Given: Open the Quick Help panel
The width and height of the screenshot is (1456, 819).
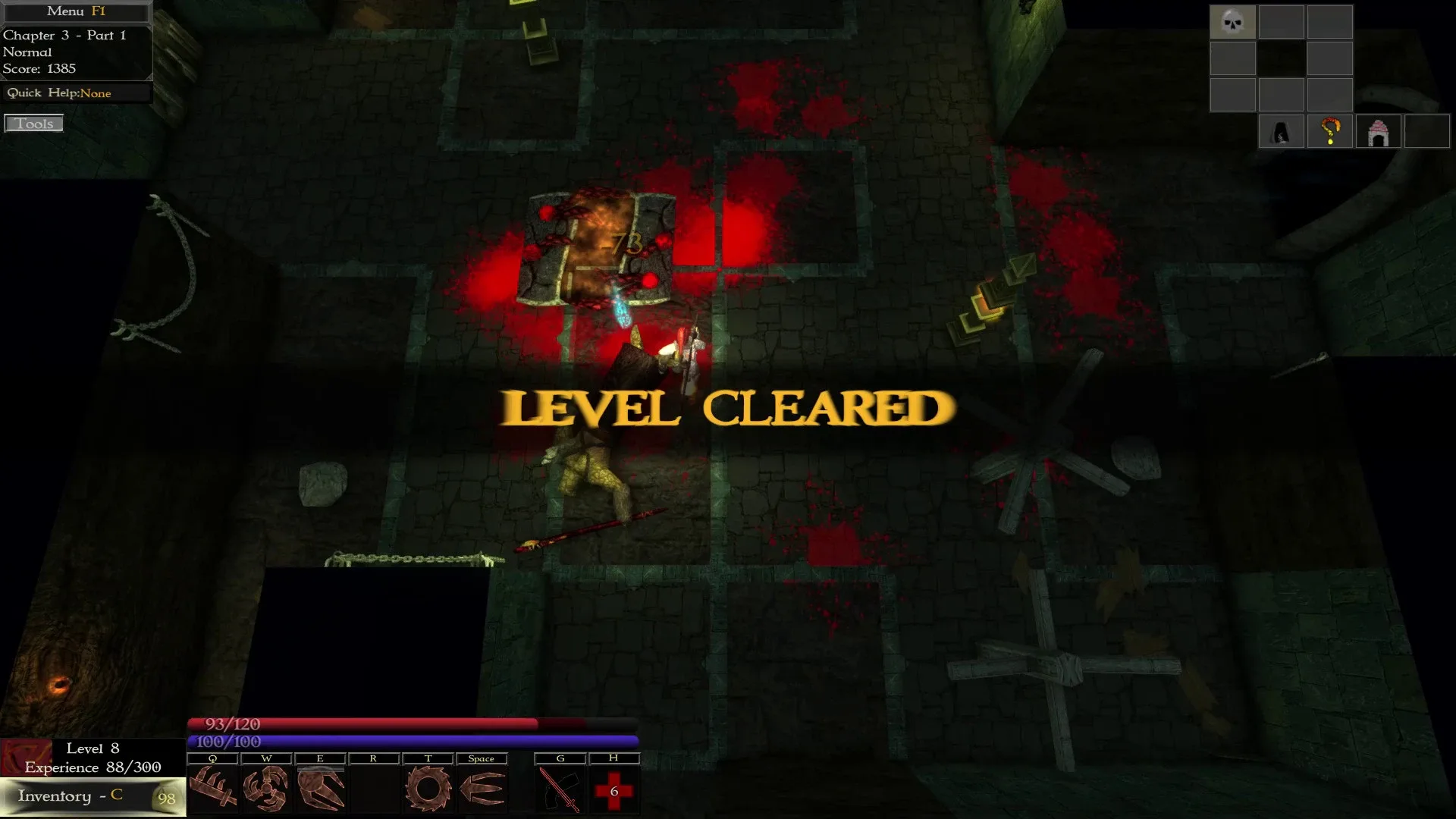Looking at the screenshot, I should pos(76,93).
